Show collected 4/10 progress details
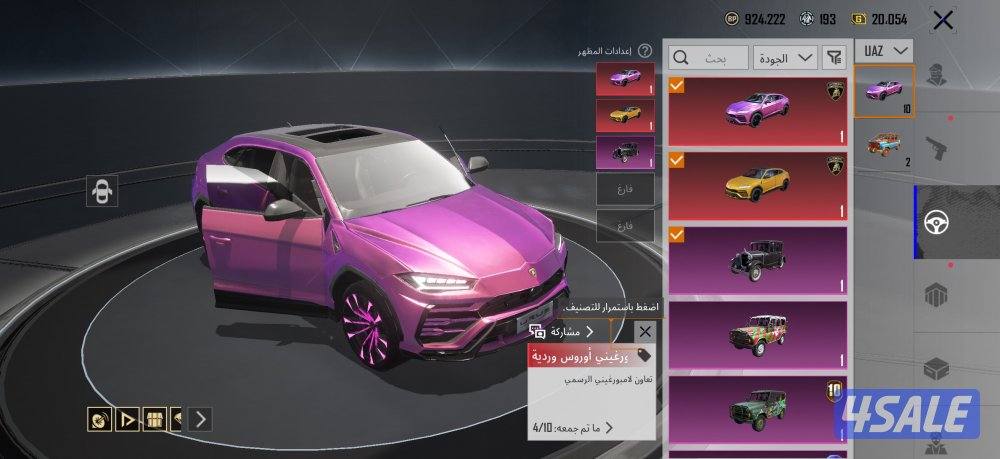 [570, 428]
